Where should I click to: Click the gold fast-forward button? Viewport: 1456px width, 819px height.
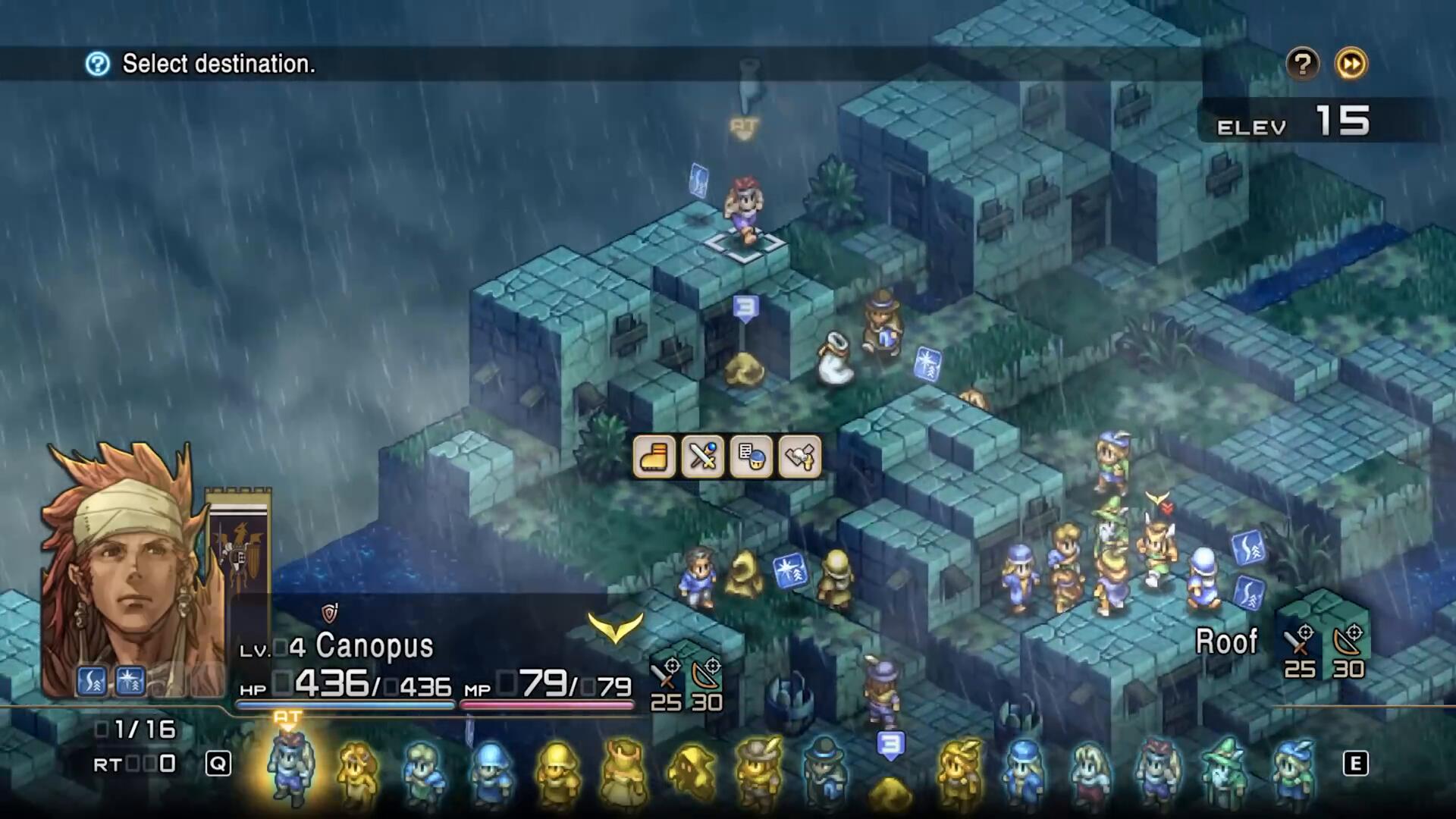[x=1351, y=64]
